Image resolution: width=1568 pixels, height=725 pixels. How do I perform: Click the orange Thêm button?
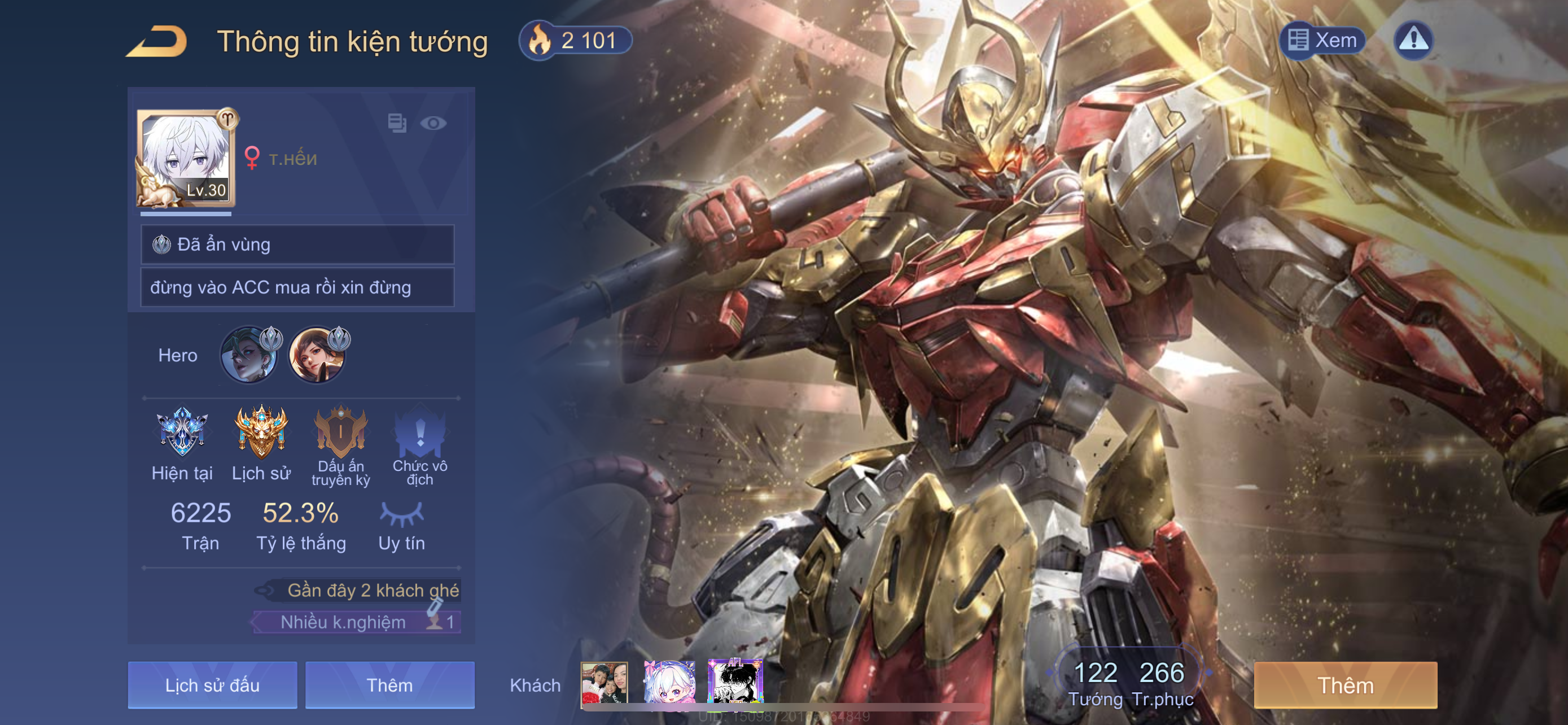tap(1345, 685)
